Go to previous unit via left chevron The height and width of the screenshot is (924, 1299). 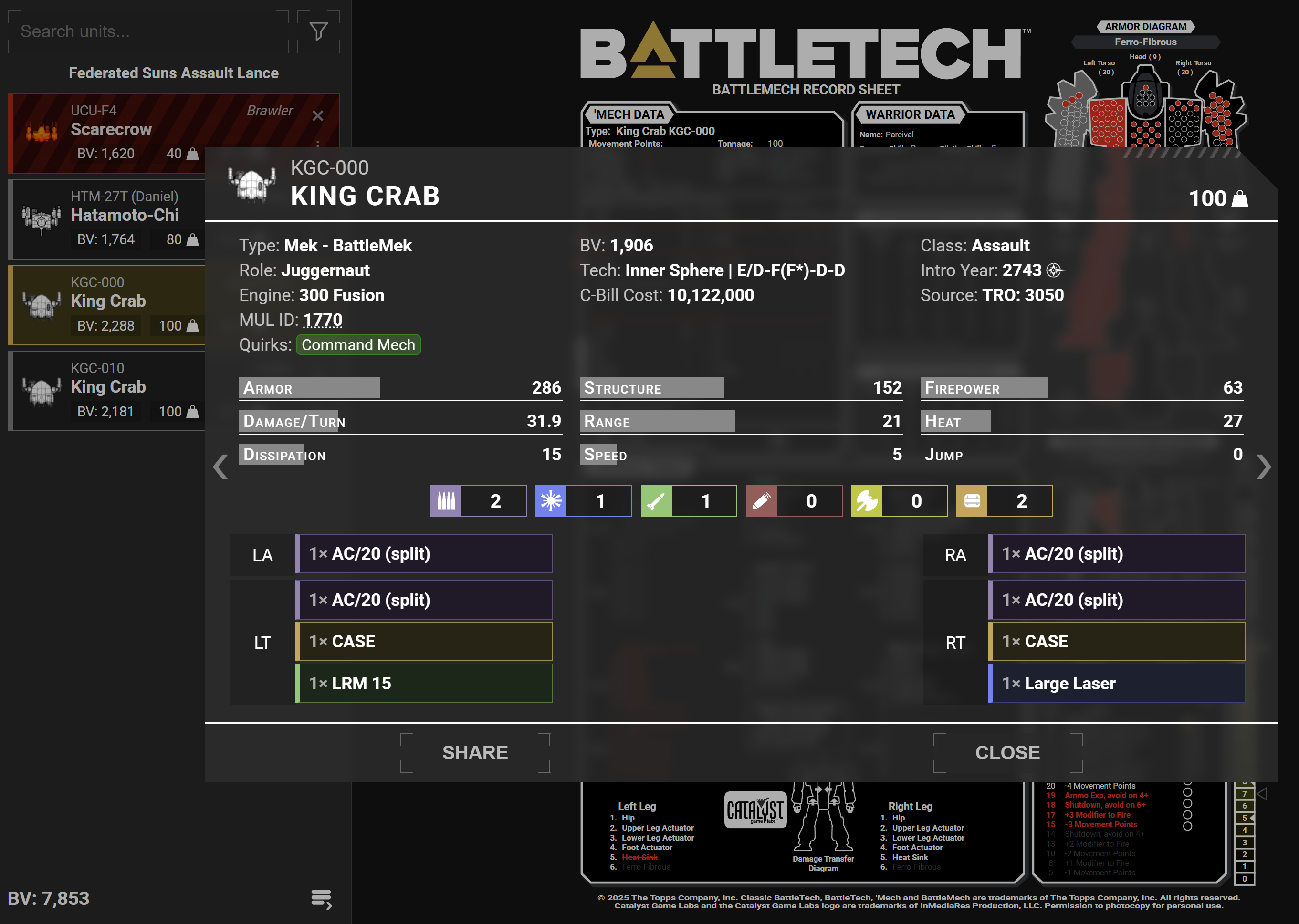pyautogui.click(x=220, y=467)
